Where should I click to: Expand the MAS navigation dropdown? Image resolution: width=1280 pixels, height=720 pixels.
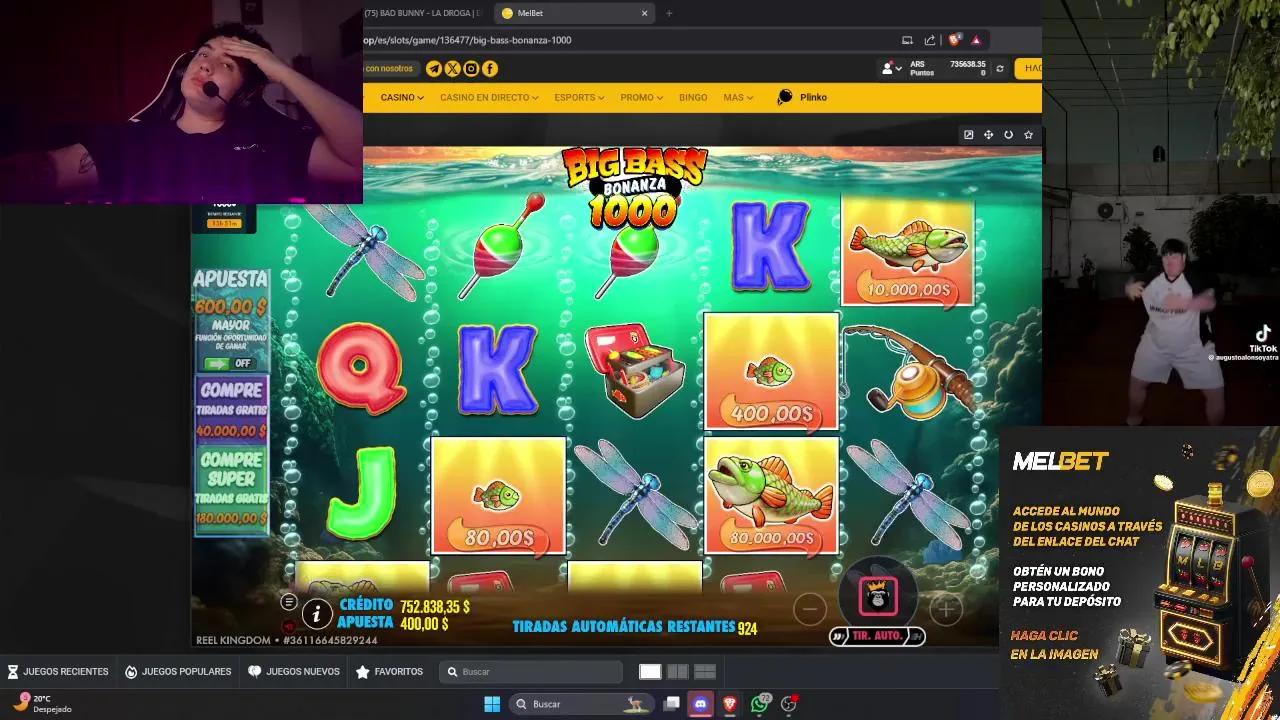coord(738,97)
